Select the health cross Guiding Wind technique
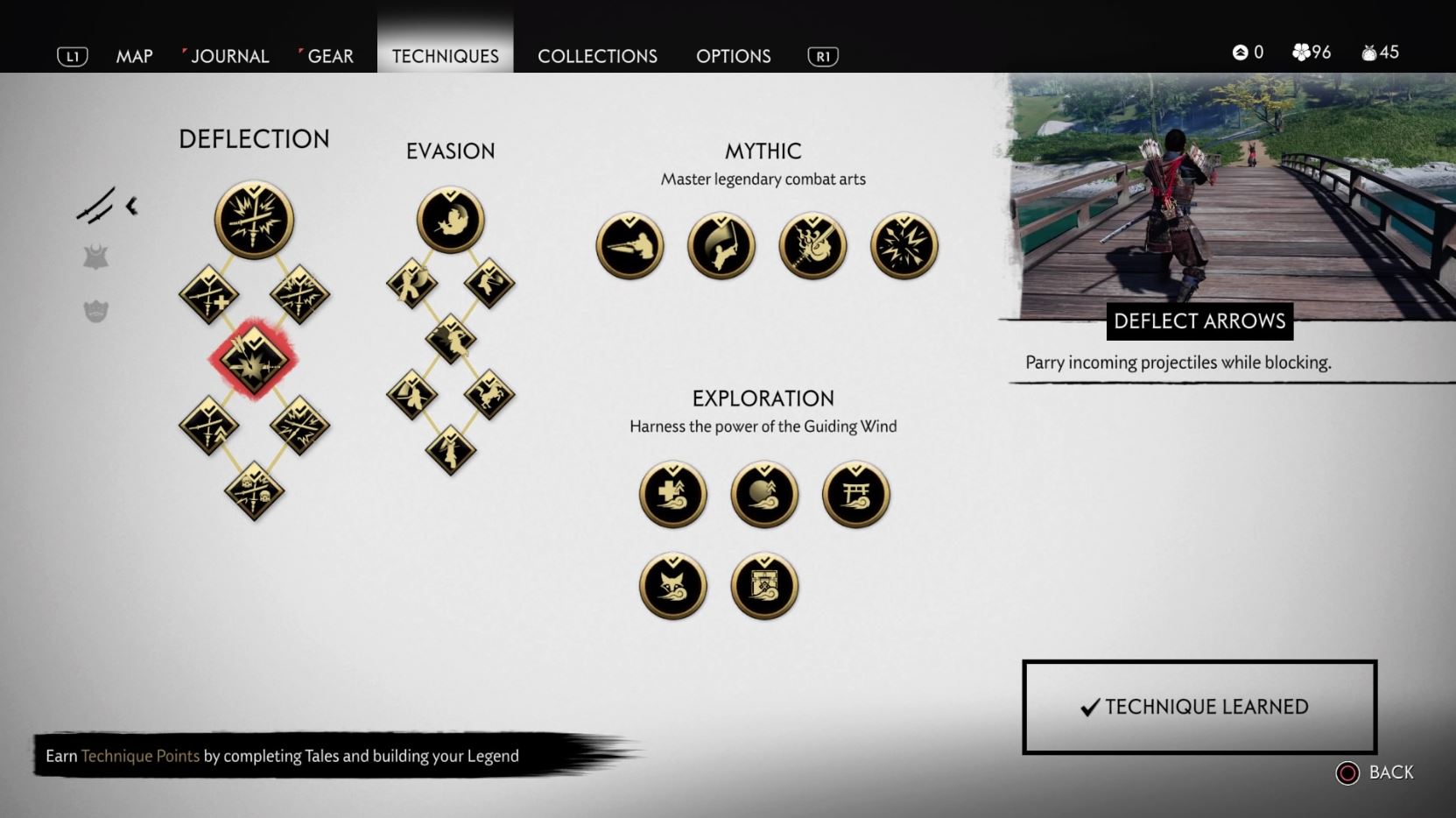This screenshot has height=818, width=1456. (672, 495)
